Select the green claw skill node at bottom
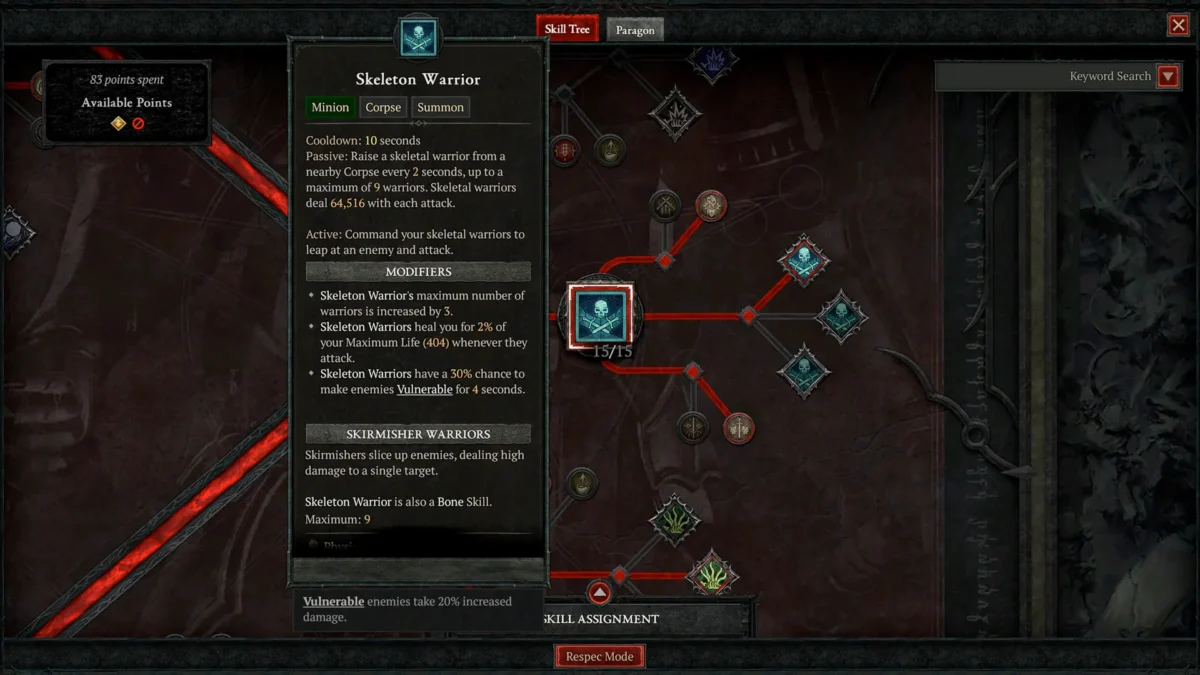 coord(712,575)
